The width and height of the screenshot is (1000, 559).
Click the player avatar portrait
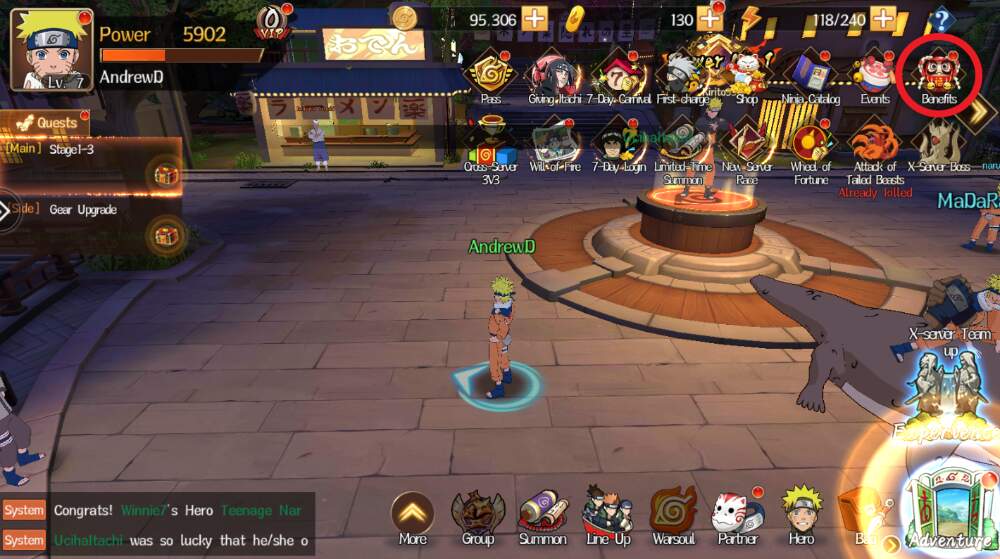point(51,49)
